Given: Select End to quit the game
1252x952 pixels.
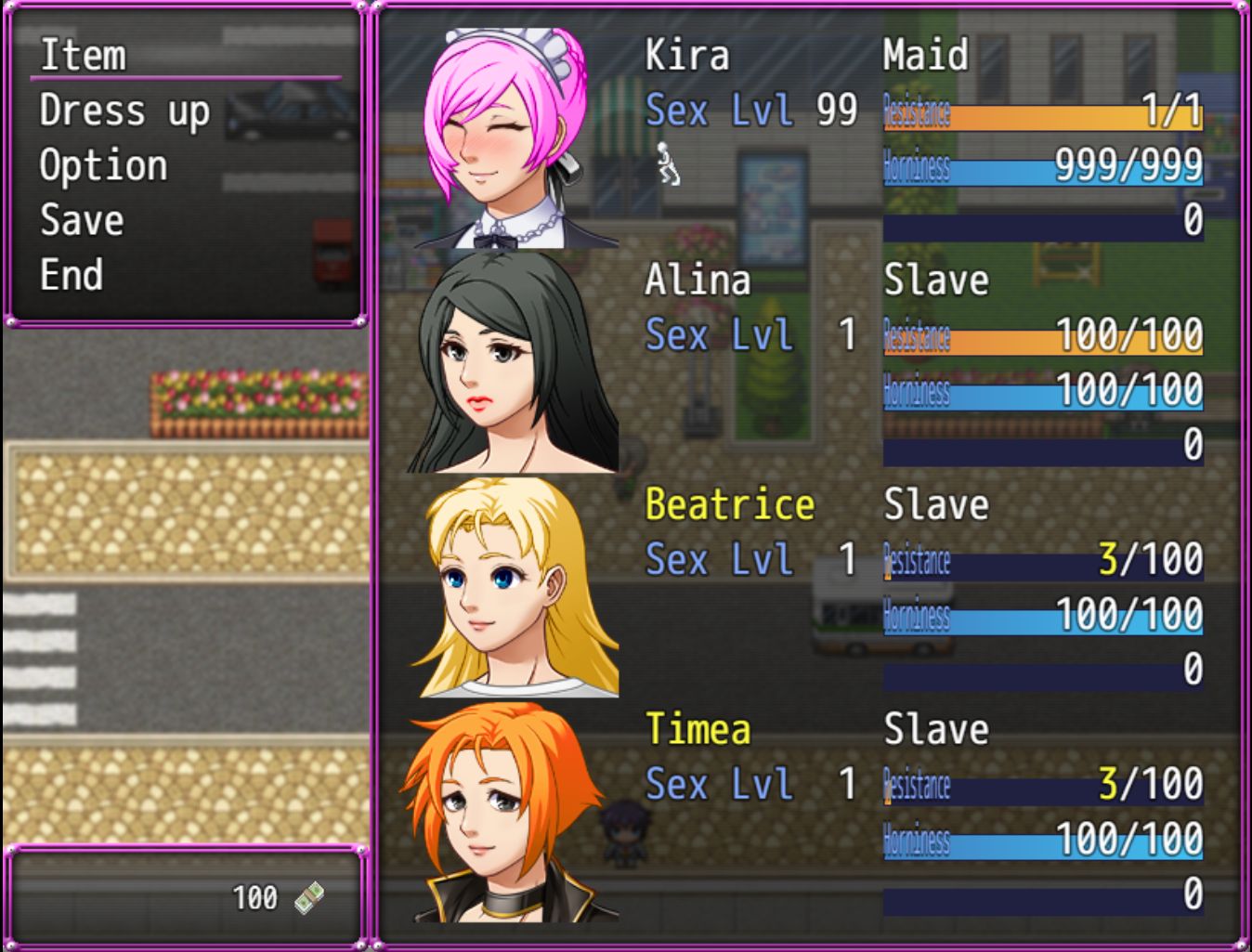Looking at the screenshot, I should coord(72,275).
